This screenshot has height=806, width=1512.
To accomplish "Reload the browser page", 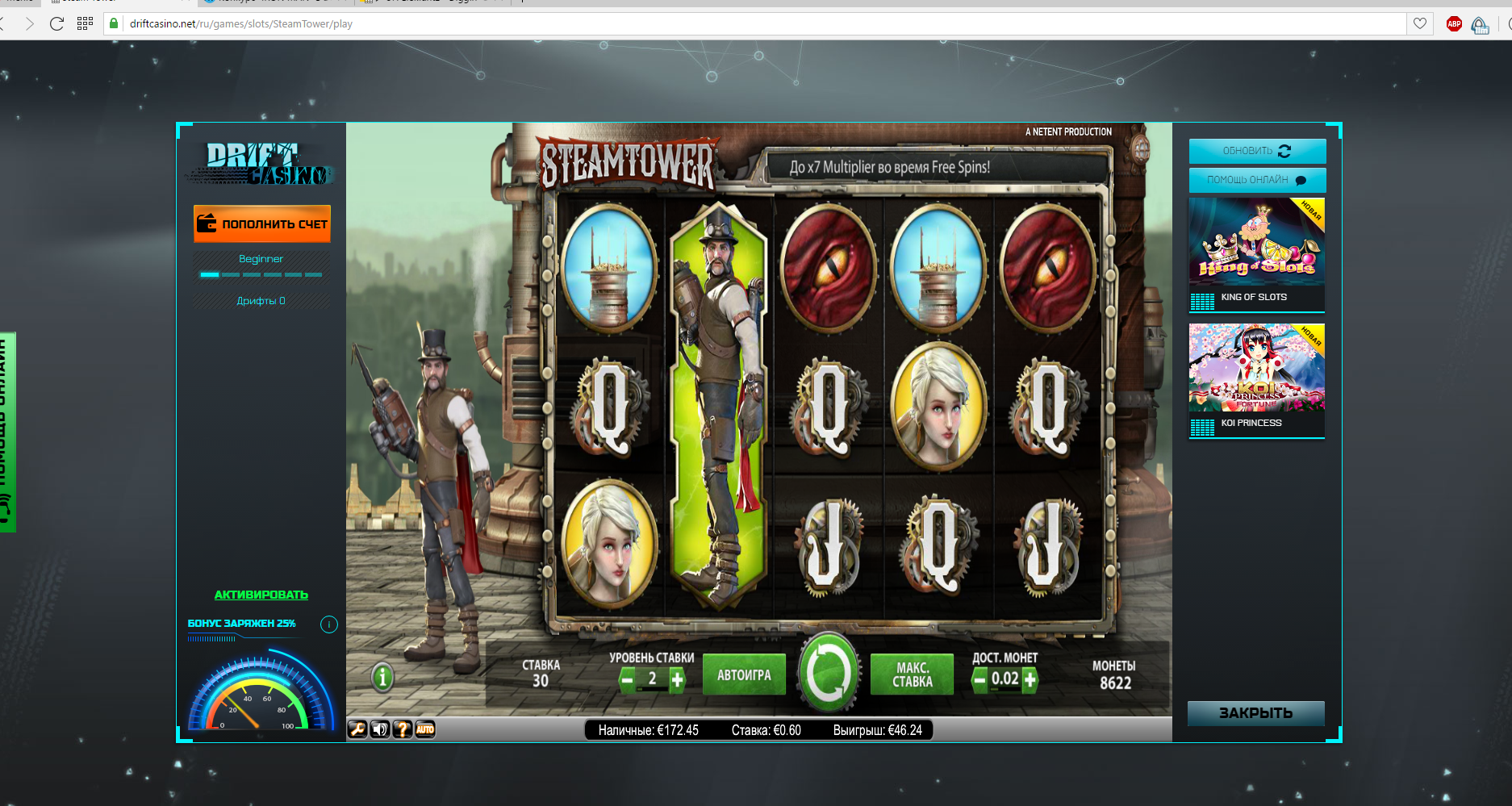I will tap(56, 23).
